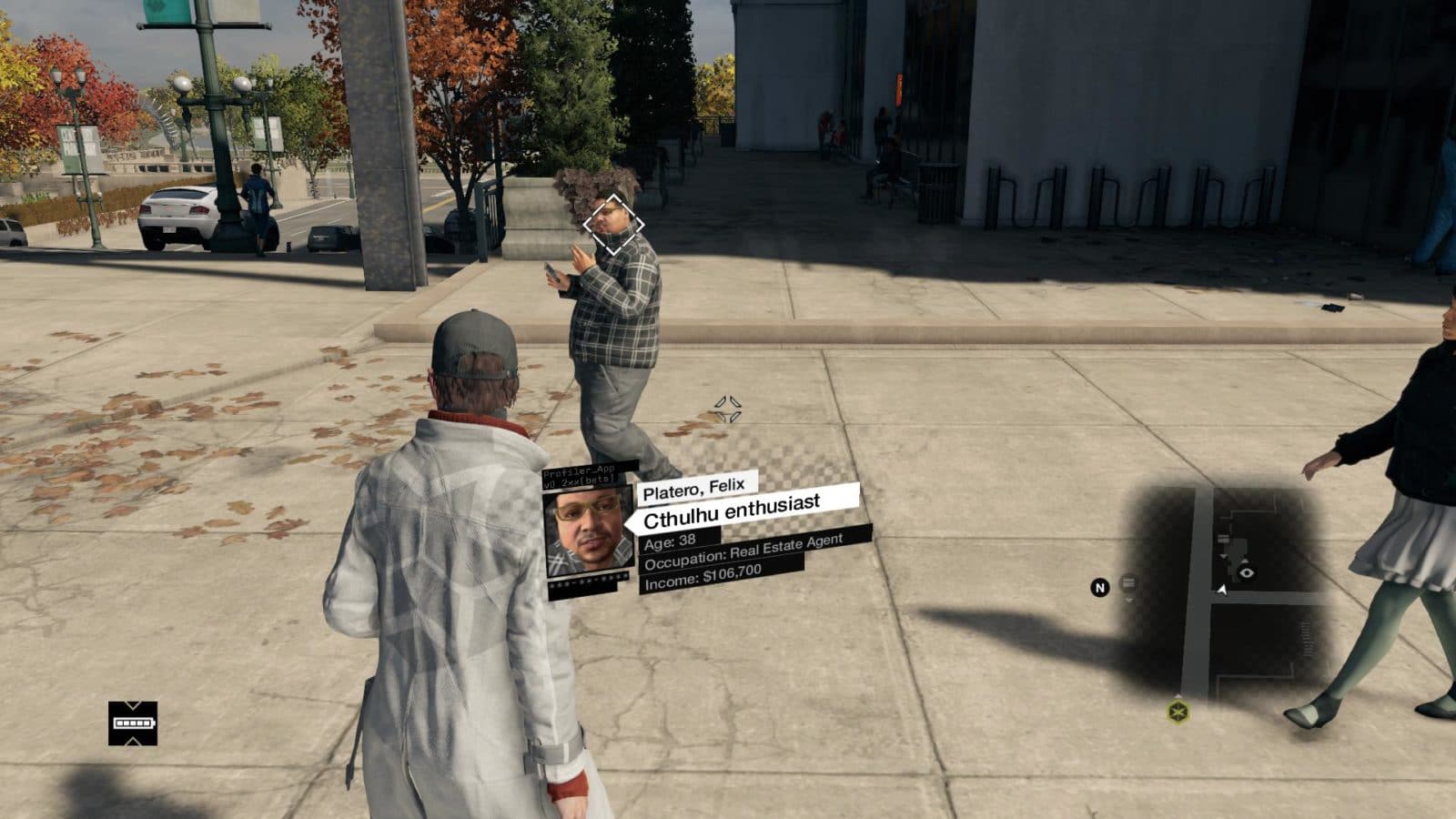1456x819 pixels.
Task: Click the diamond target marker on the pedestrian
Action: point(613,225)
